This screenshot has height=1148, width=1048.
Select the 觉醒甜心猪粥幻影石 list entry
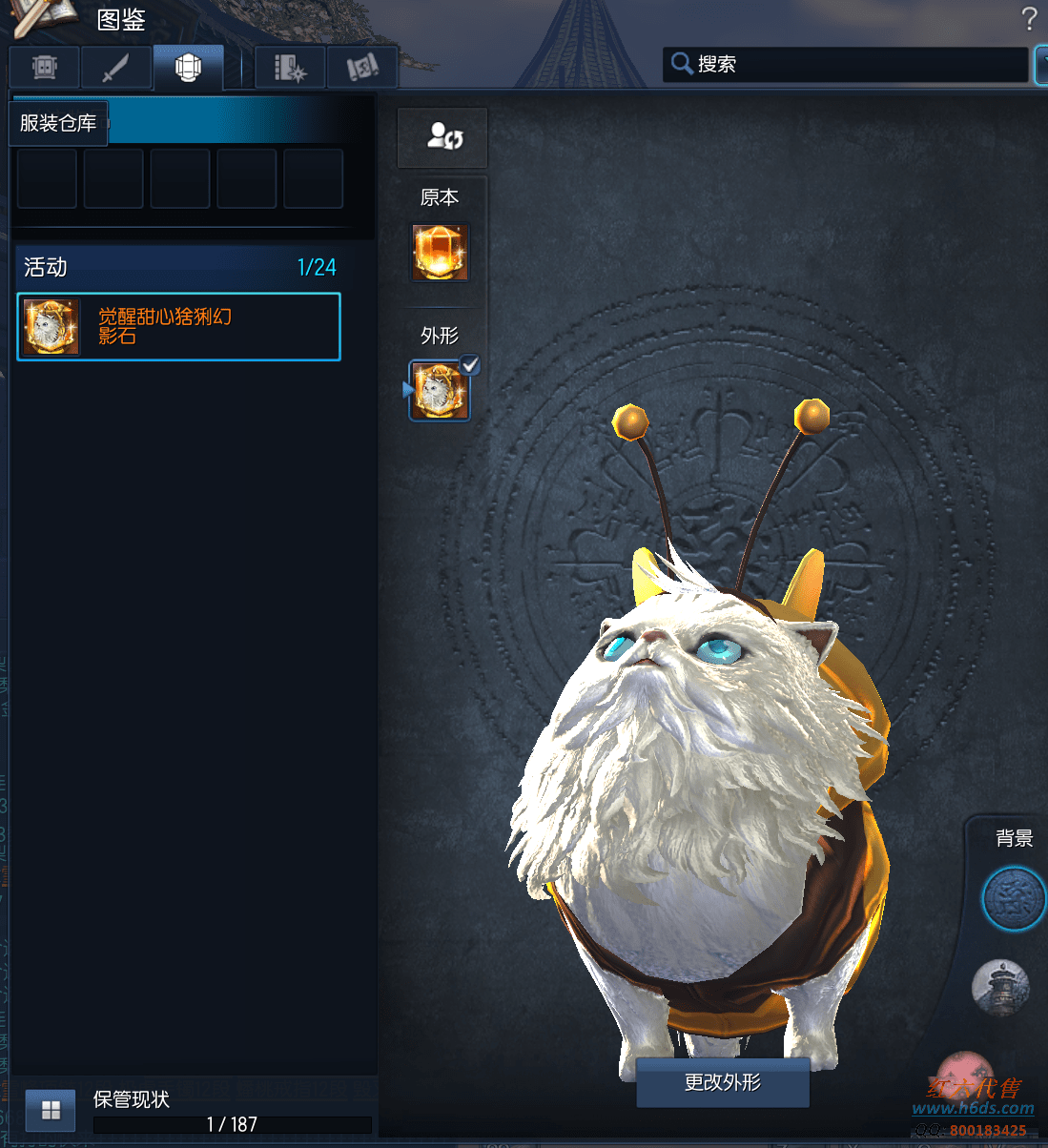178,327
